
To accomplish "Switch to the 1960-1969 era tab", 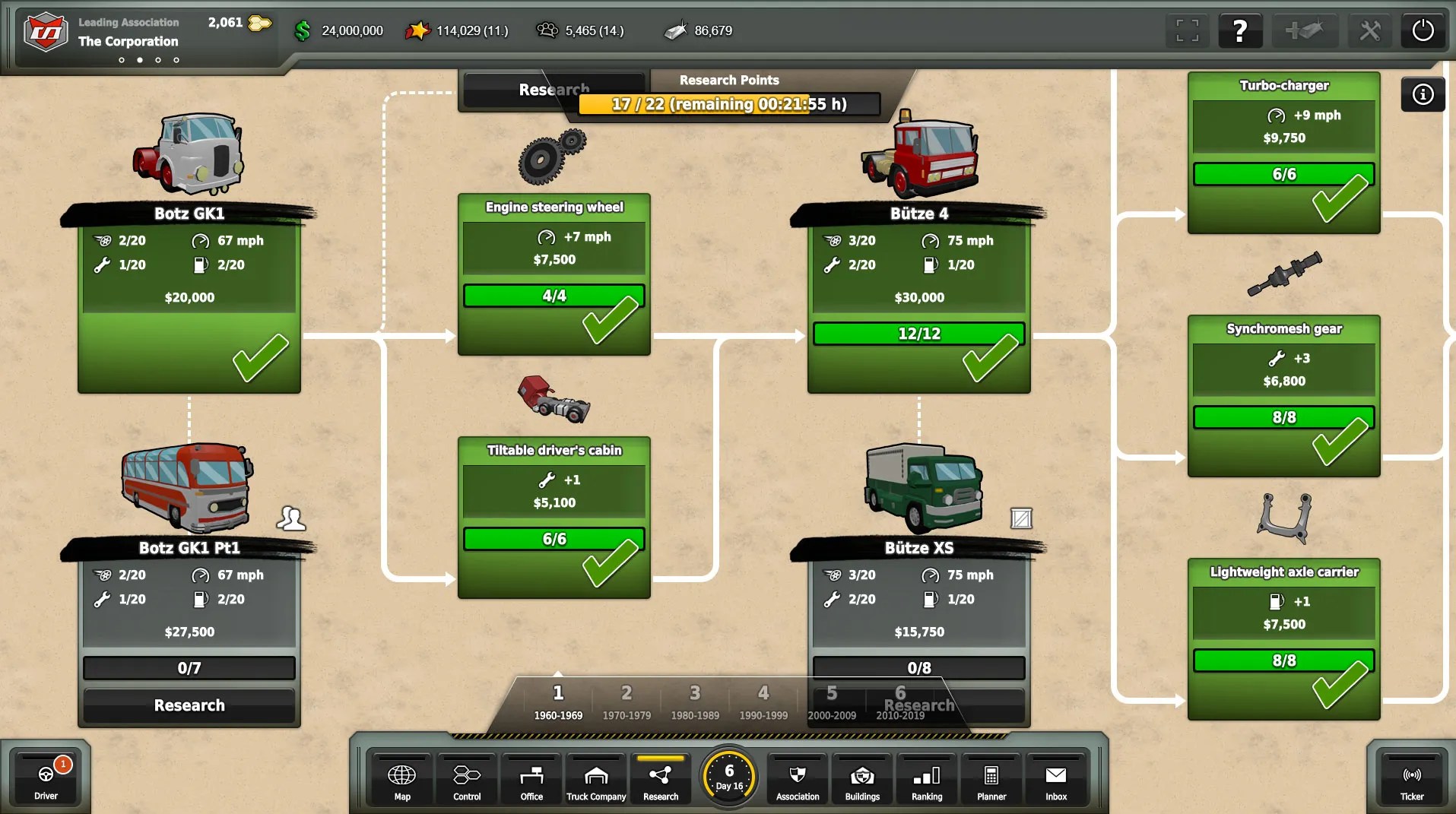I will point(558,701).
